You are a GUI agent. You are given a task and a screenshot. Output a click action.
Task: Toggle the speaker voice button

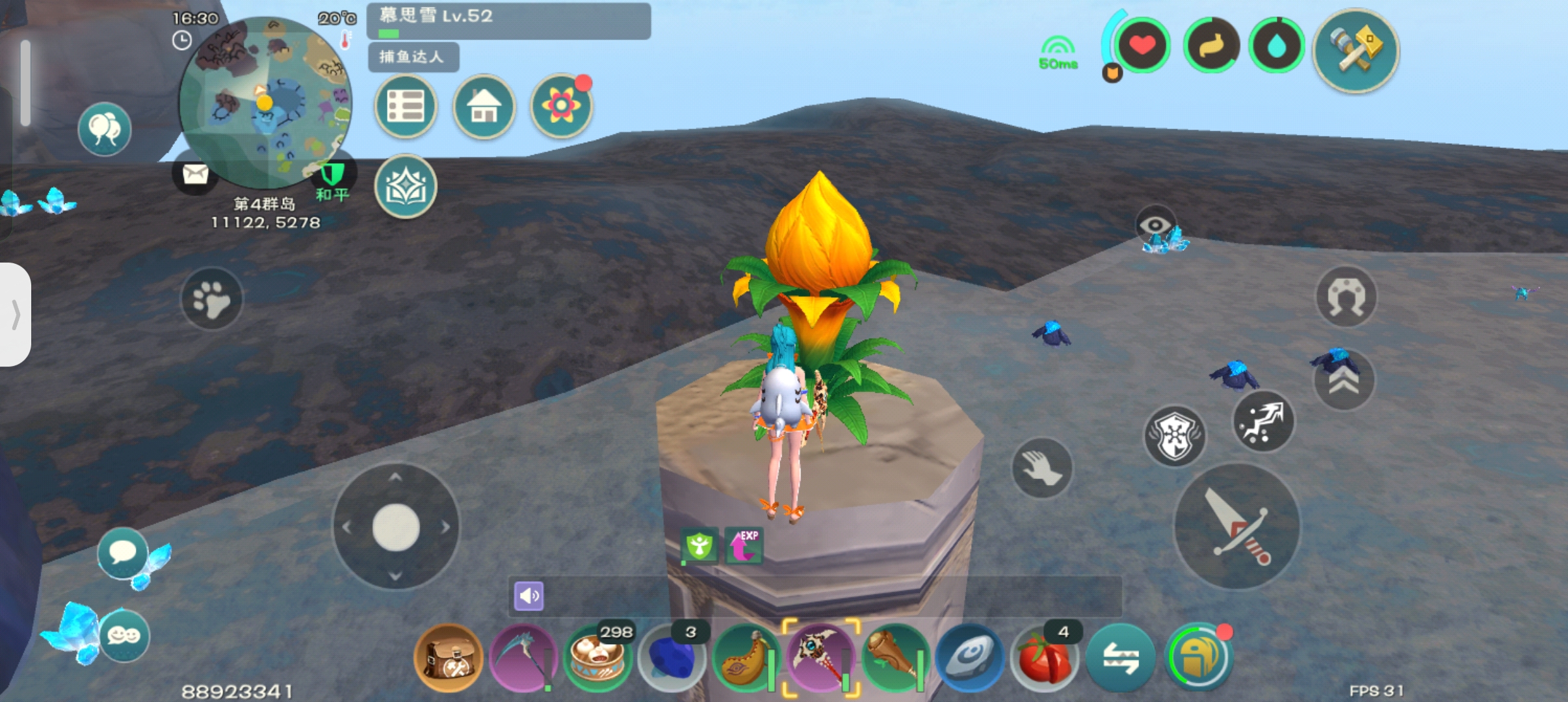[529, 595]
